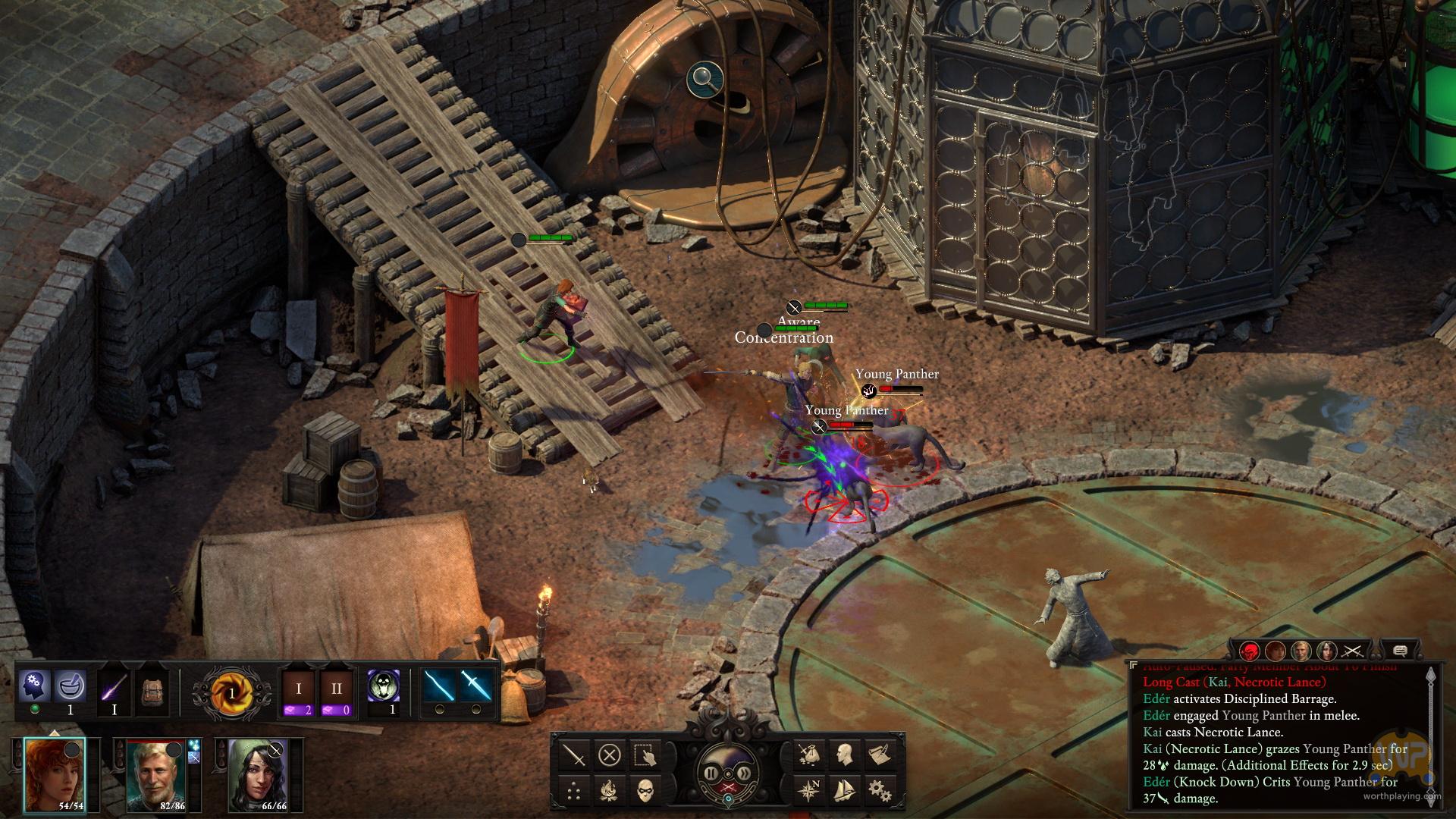Toggle stealth mode with masked face icon

[645, 790]
